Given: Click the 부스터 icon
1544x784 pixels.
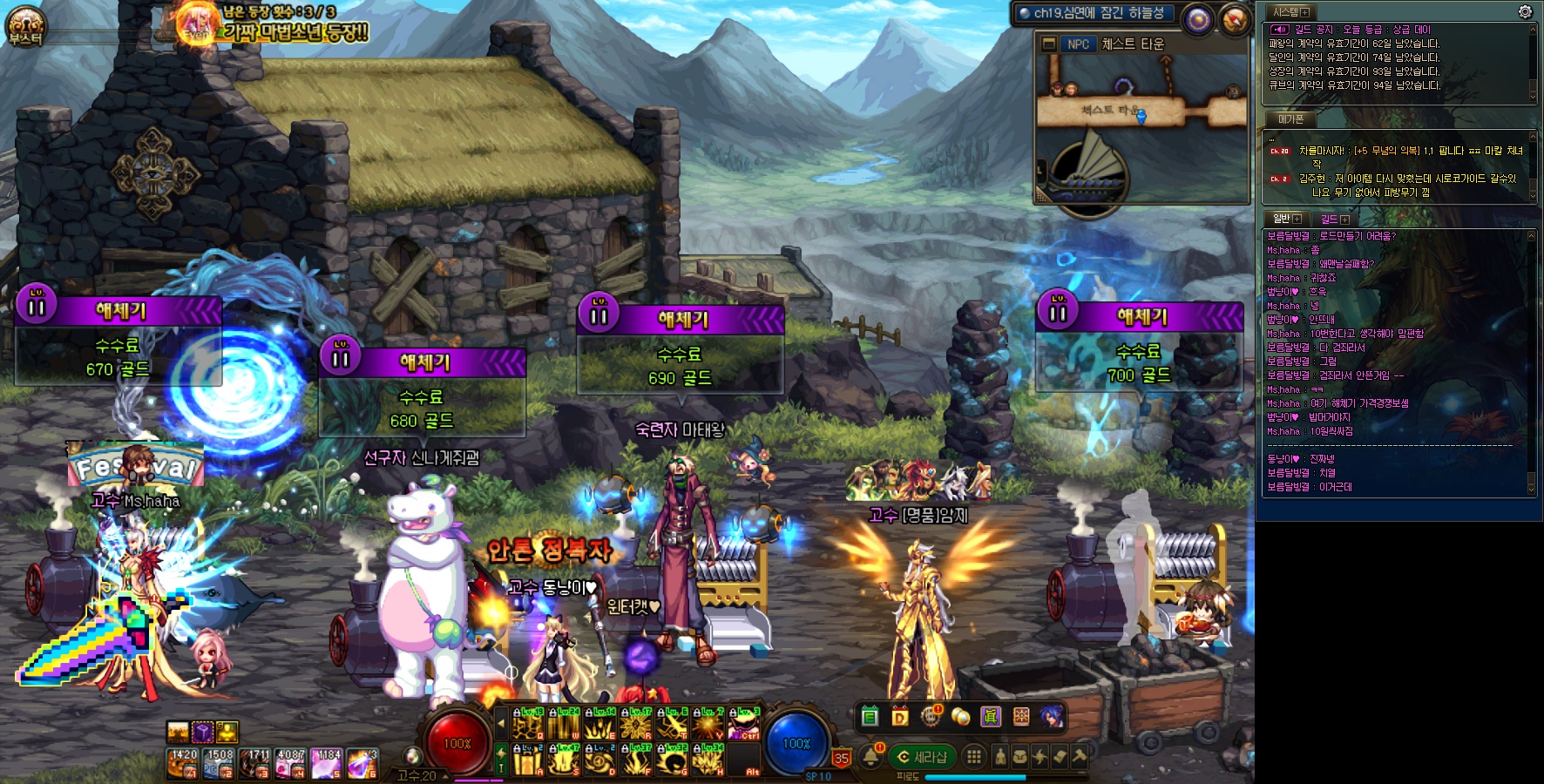Looking at the screenshot, I should 25,26.
